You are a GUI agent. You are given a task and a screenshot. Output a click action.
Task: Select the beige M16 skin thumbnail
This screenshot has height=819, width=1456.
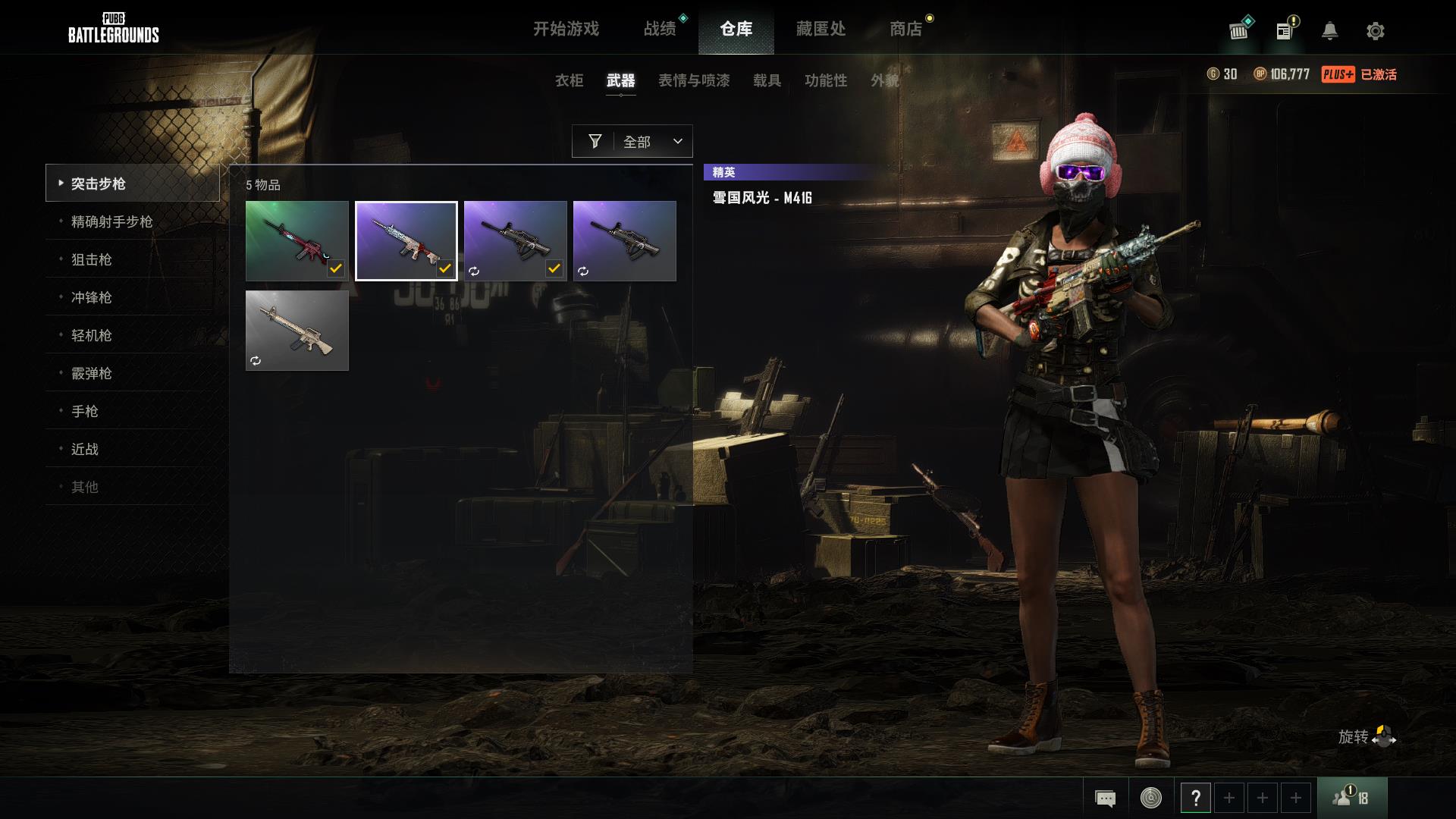point(297,330)
